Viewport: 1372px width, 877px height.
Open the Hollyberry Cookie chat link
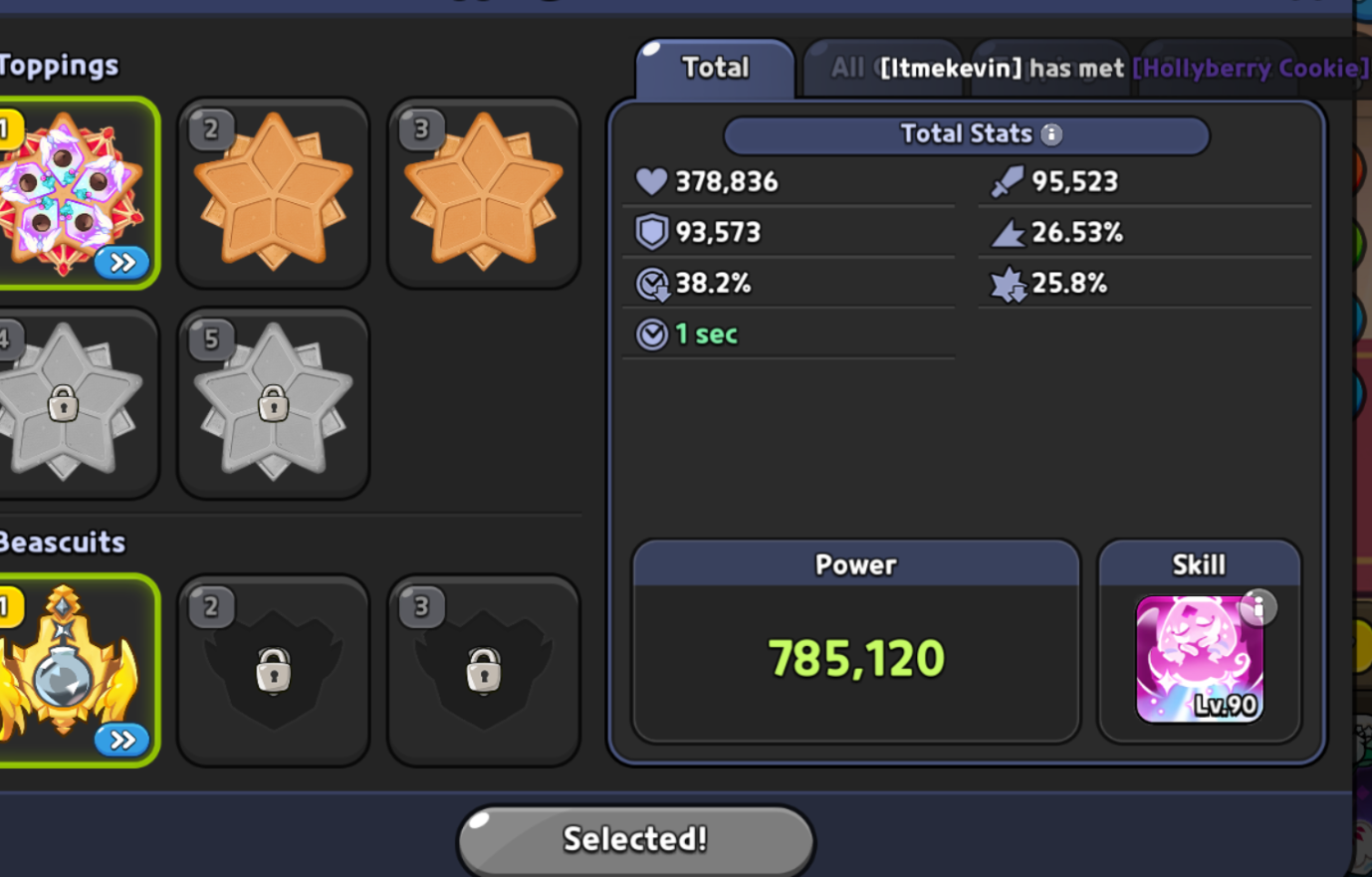(x=1251, y=68)
